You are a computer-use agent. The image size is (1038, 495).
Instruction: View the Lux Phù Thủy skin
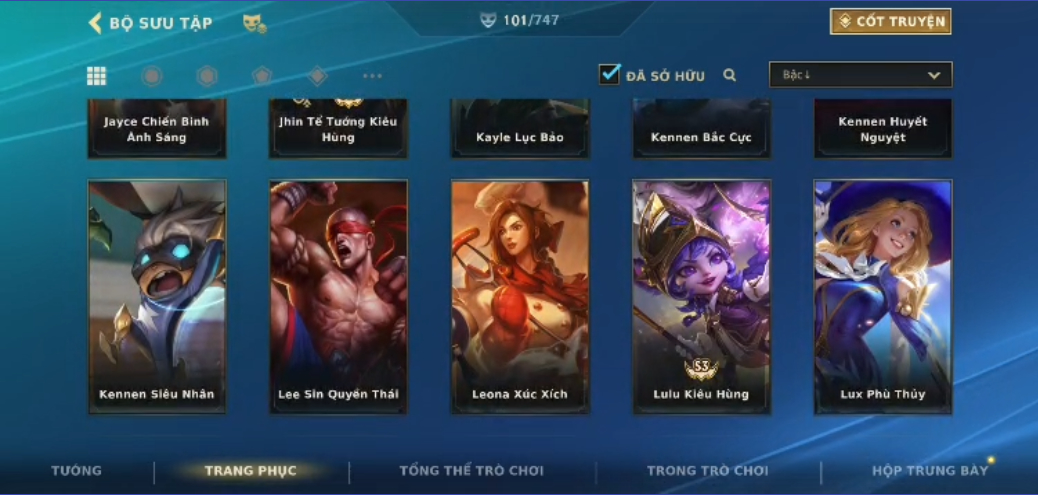(883, 296)
